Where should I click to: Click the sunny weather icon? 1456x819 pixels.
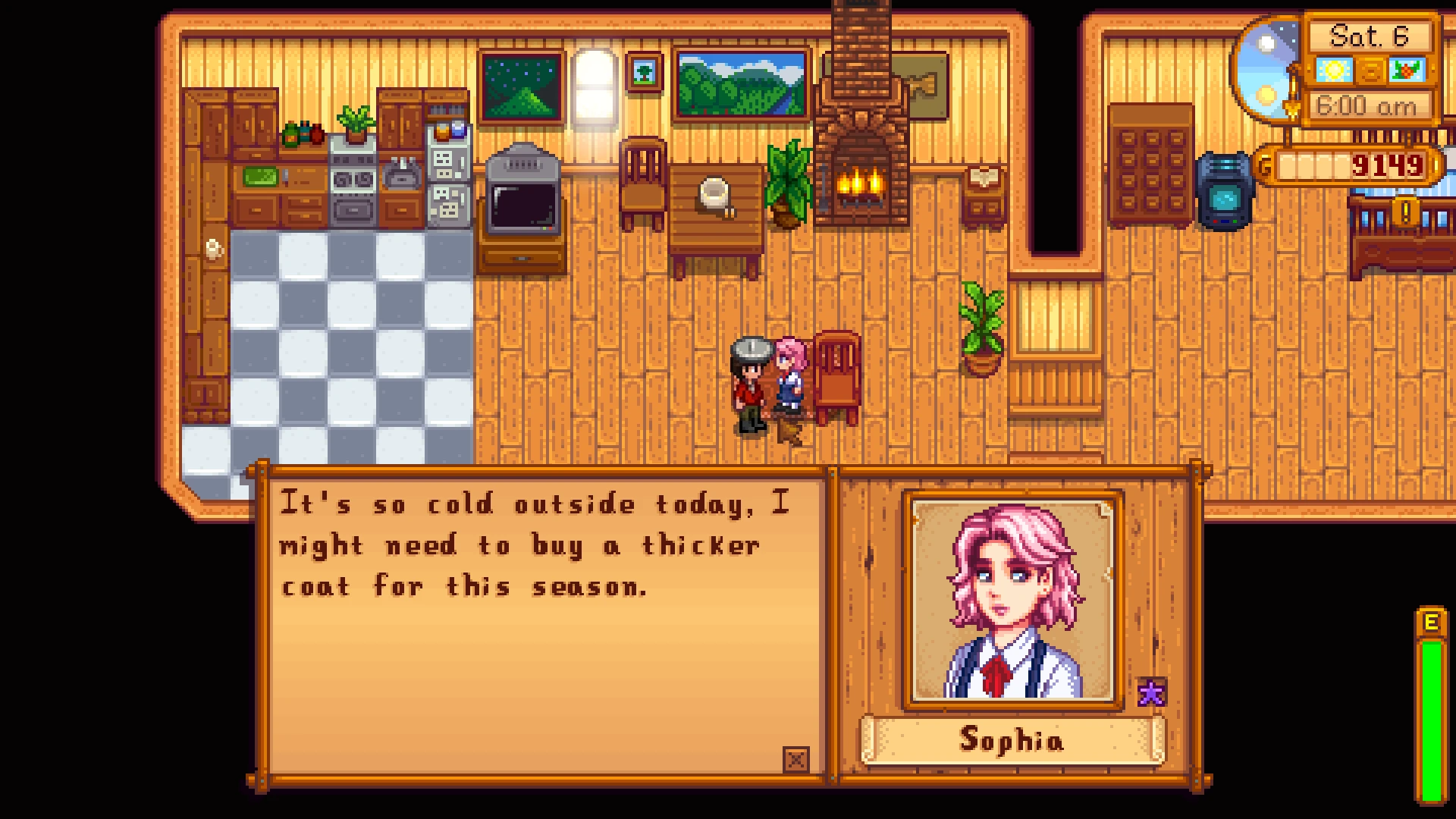click(1334, 71)
